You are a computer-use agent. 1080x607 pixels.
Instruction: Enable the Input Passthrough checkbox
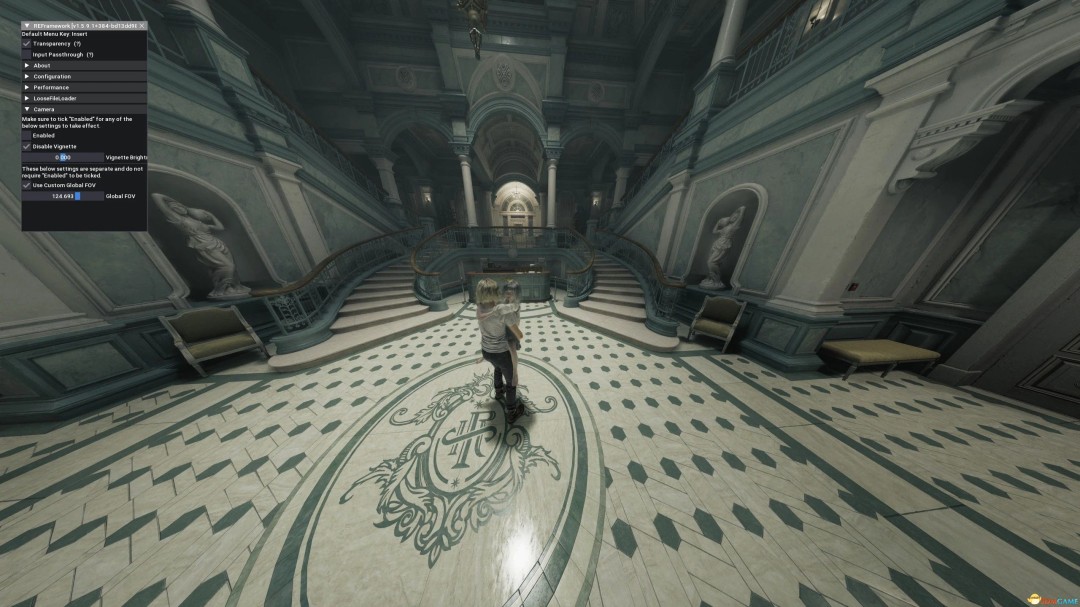(27, 55)
